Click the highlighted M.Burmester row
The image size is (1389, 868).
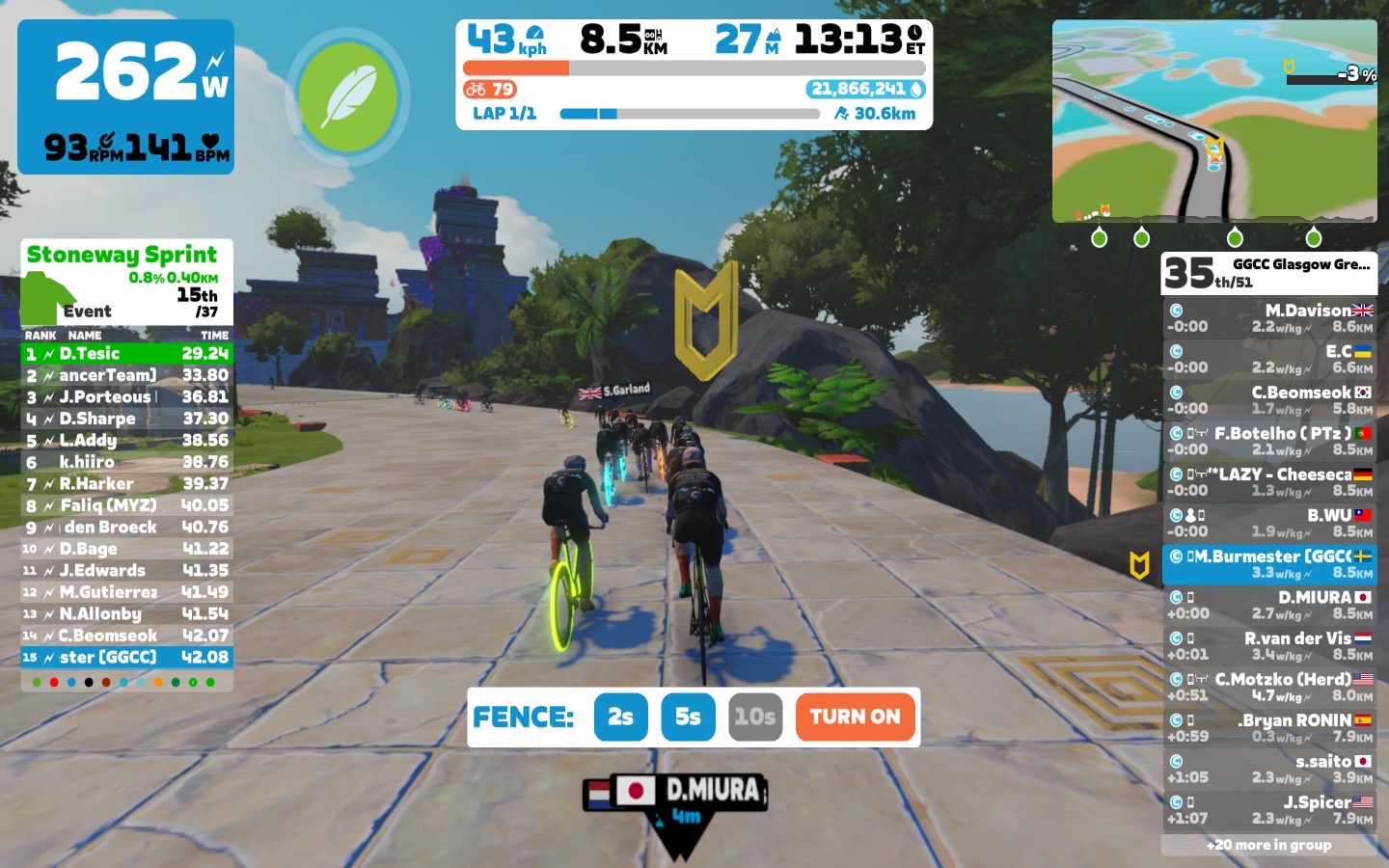1268,564
